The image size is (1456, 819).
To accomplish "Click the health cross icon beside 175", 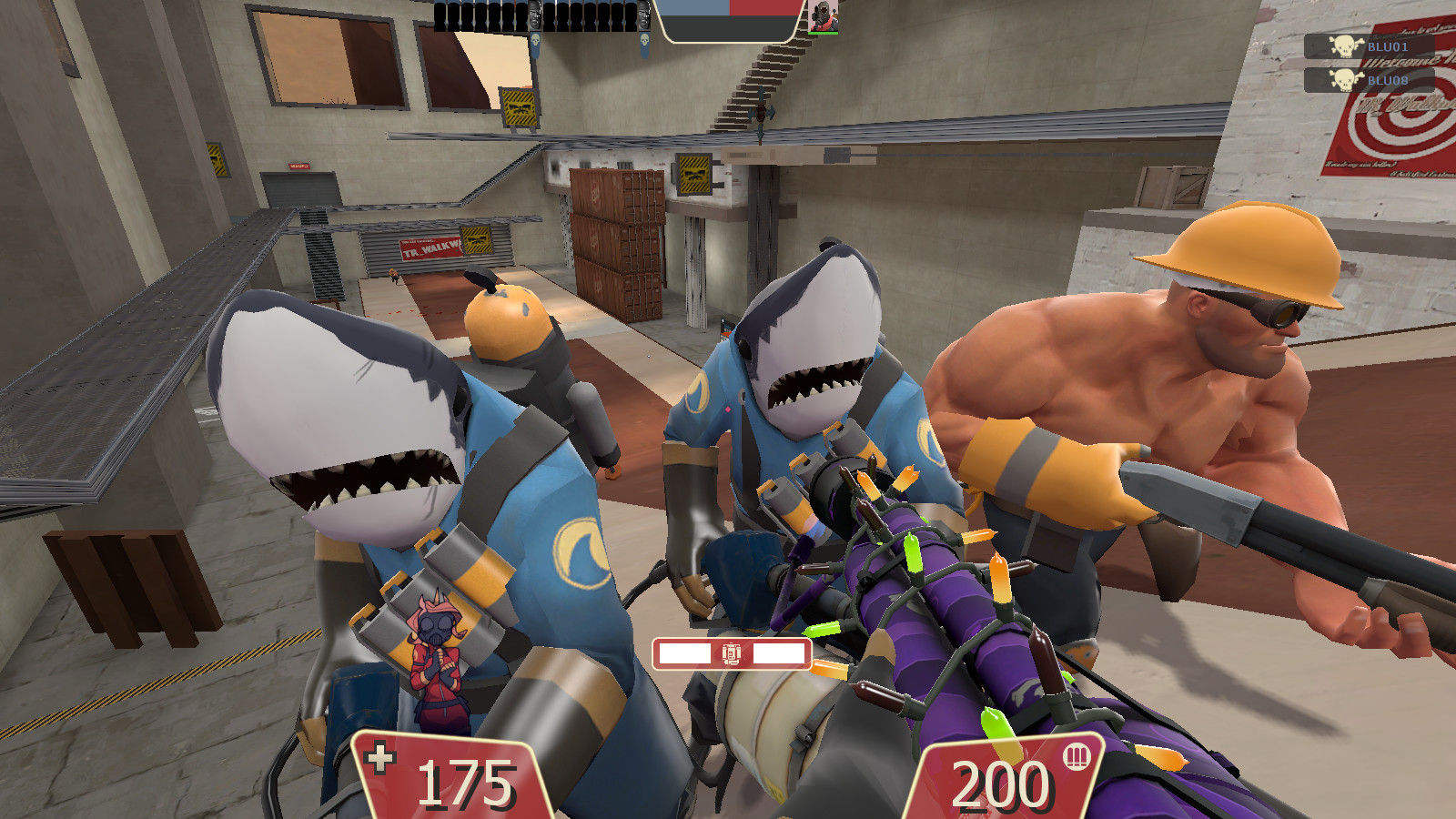I will click(381, 757).
